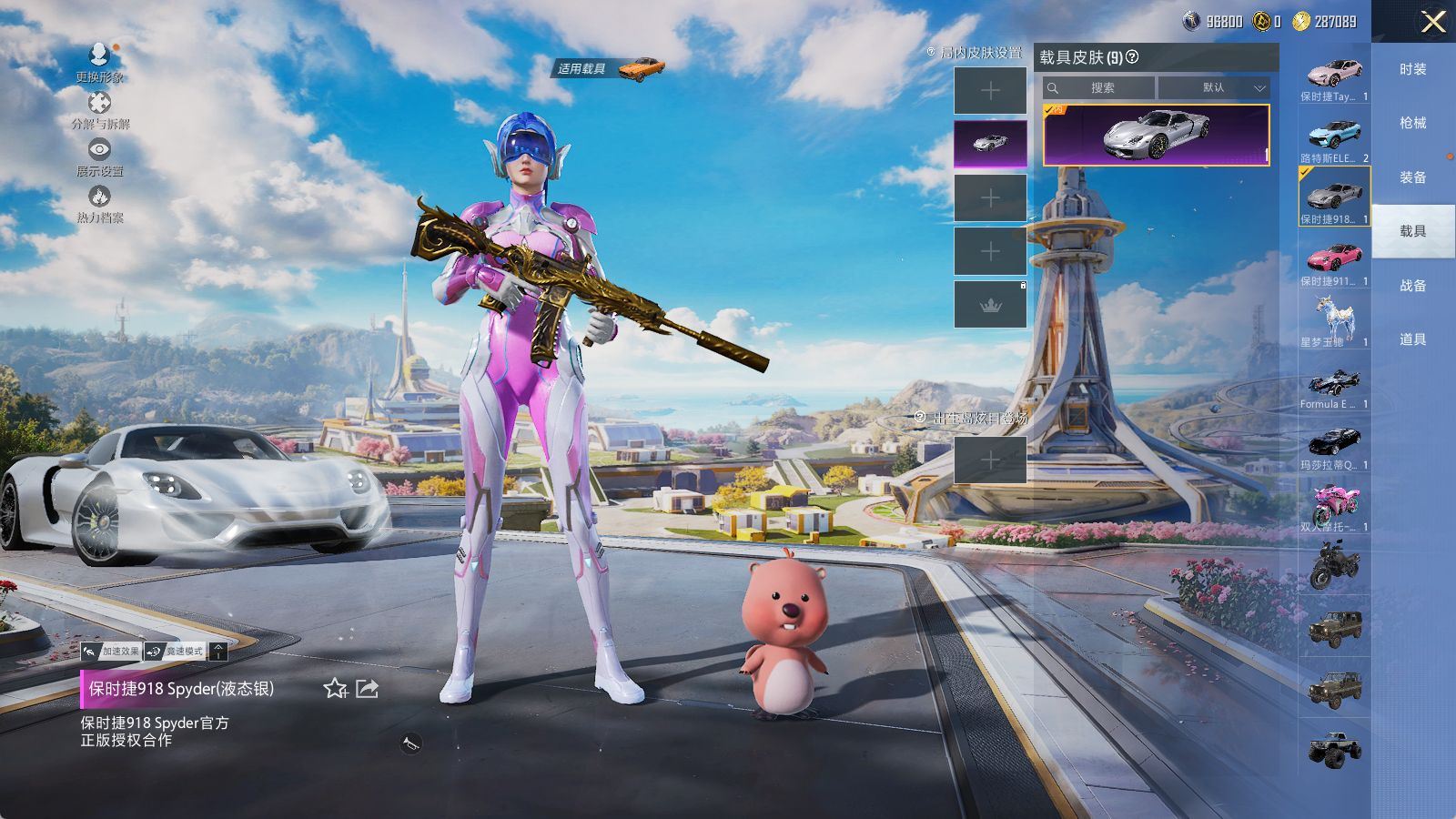Open the 道具 items tab
1456x819 pixels.
[1412, 339]
